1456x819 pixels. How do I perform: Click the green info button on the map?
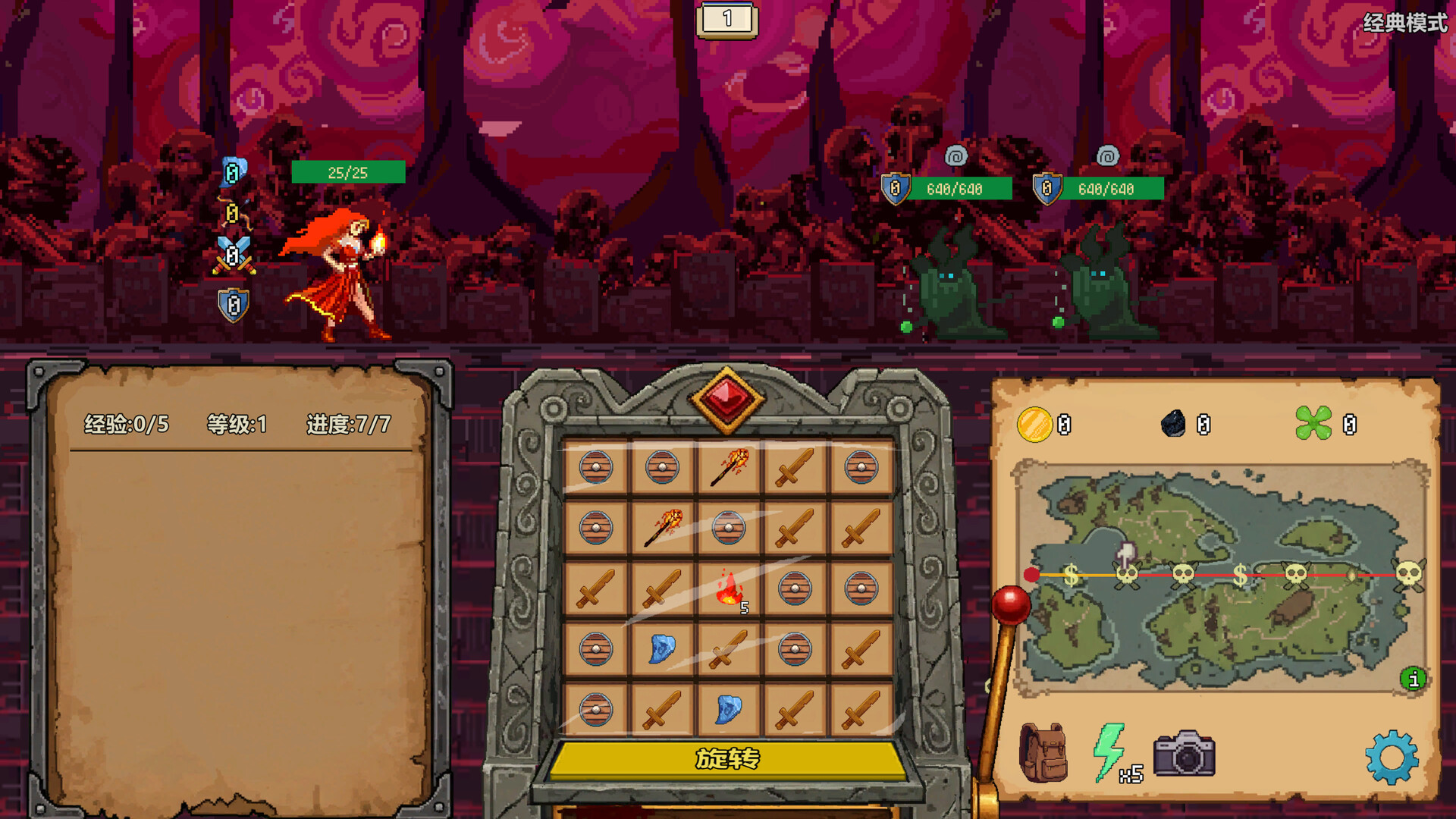(1412, 680)
